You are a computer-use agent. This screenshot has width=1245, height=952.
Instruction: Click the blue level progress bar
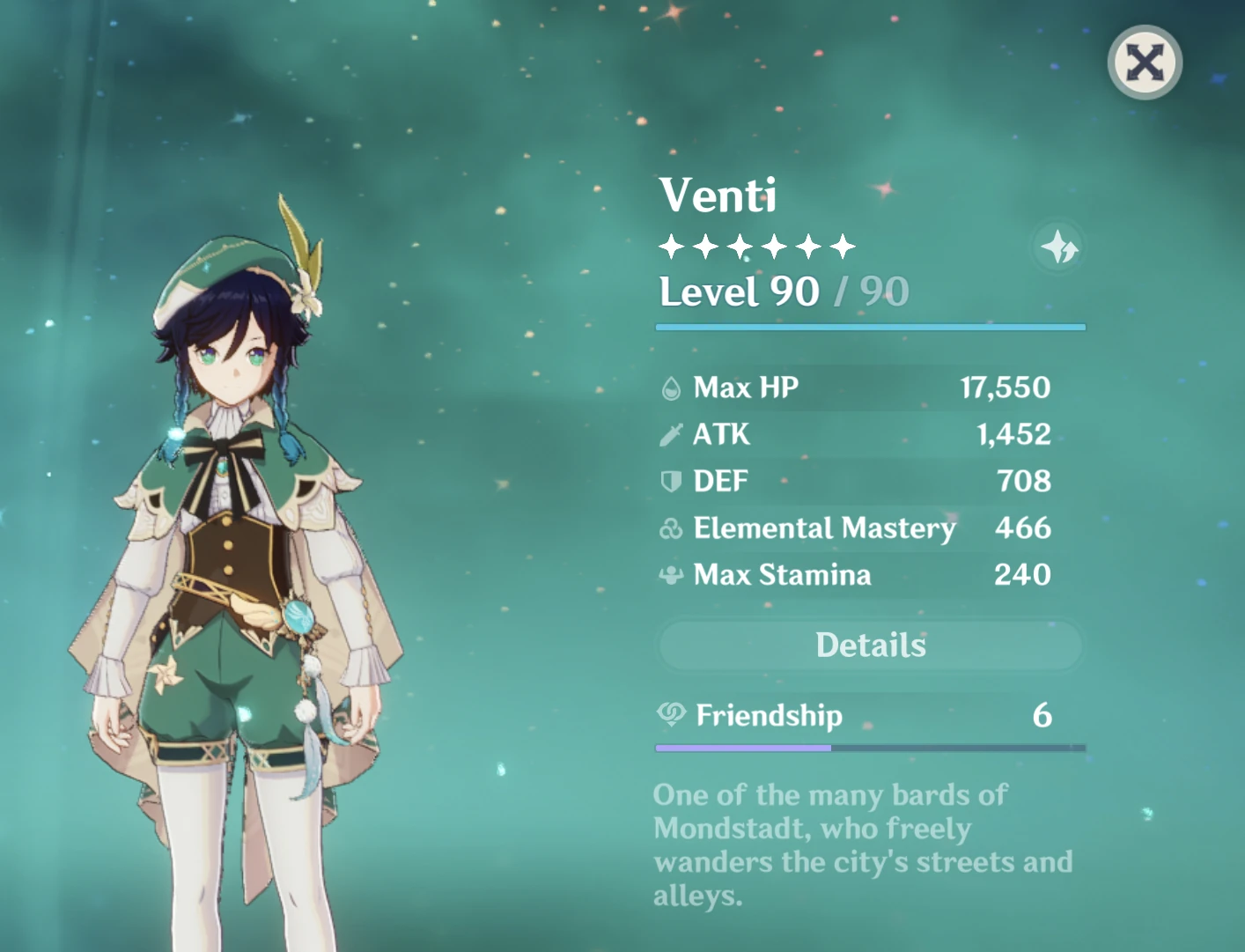click(x=870, y=326)
